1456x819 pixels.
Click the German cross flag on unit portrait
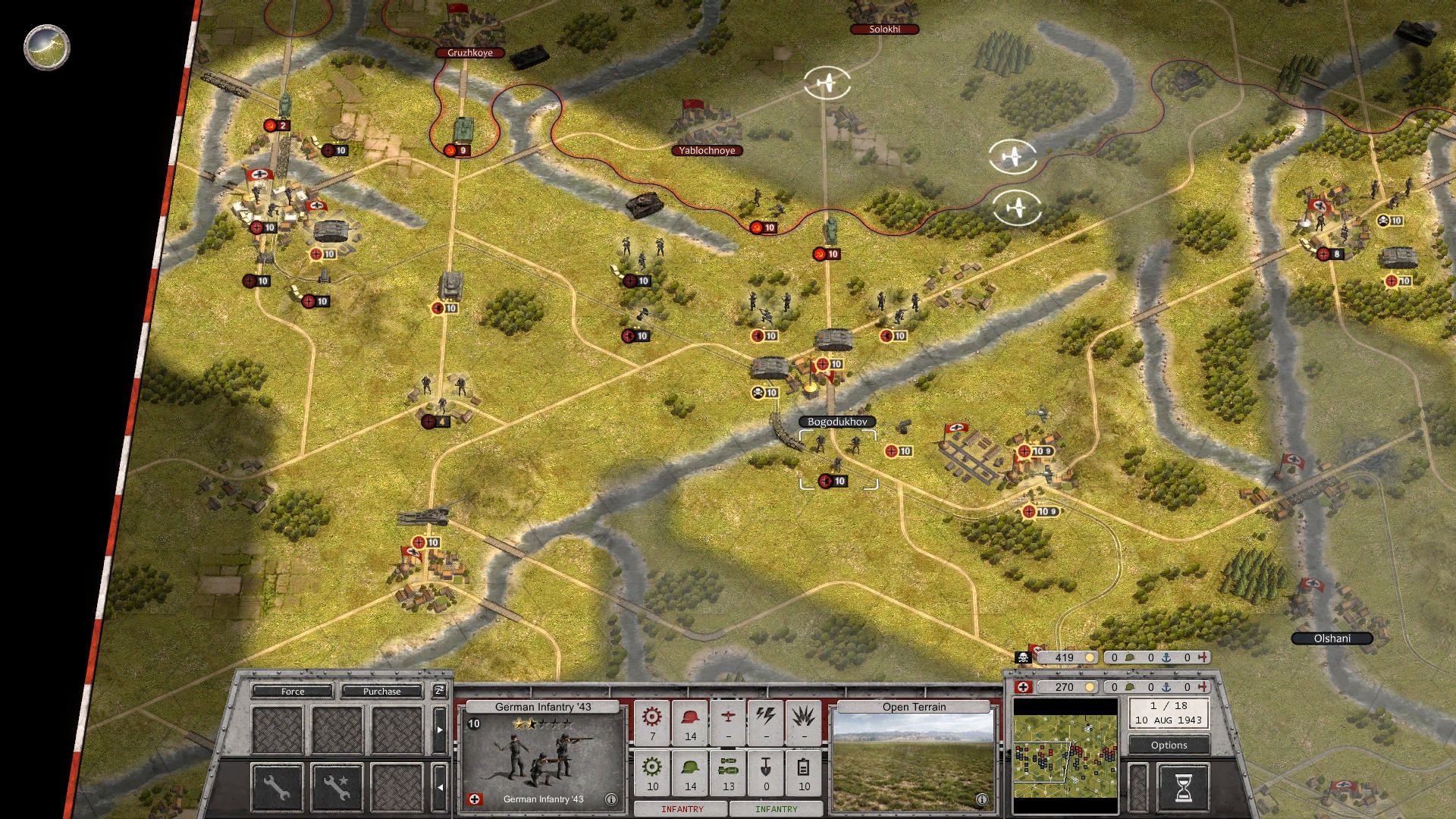pyautogui.click(x=476, y=798)
